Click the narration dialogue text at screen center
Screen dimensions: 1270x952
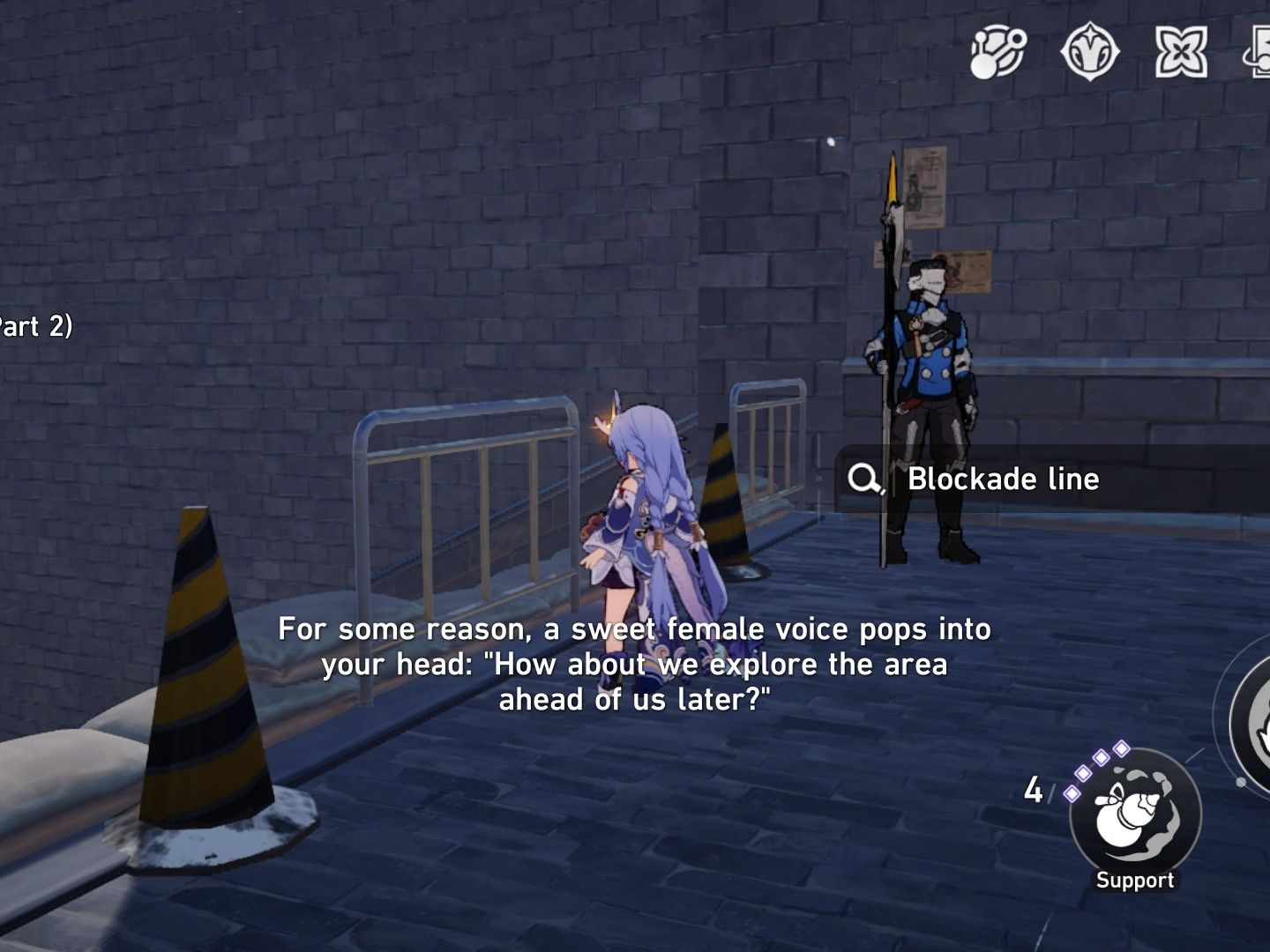(x=635, y=664)
